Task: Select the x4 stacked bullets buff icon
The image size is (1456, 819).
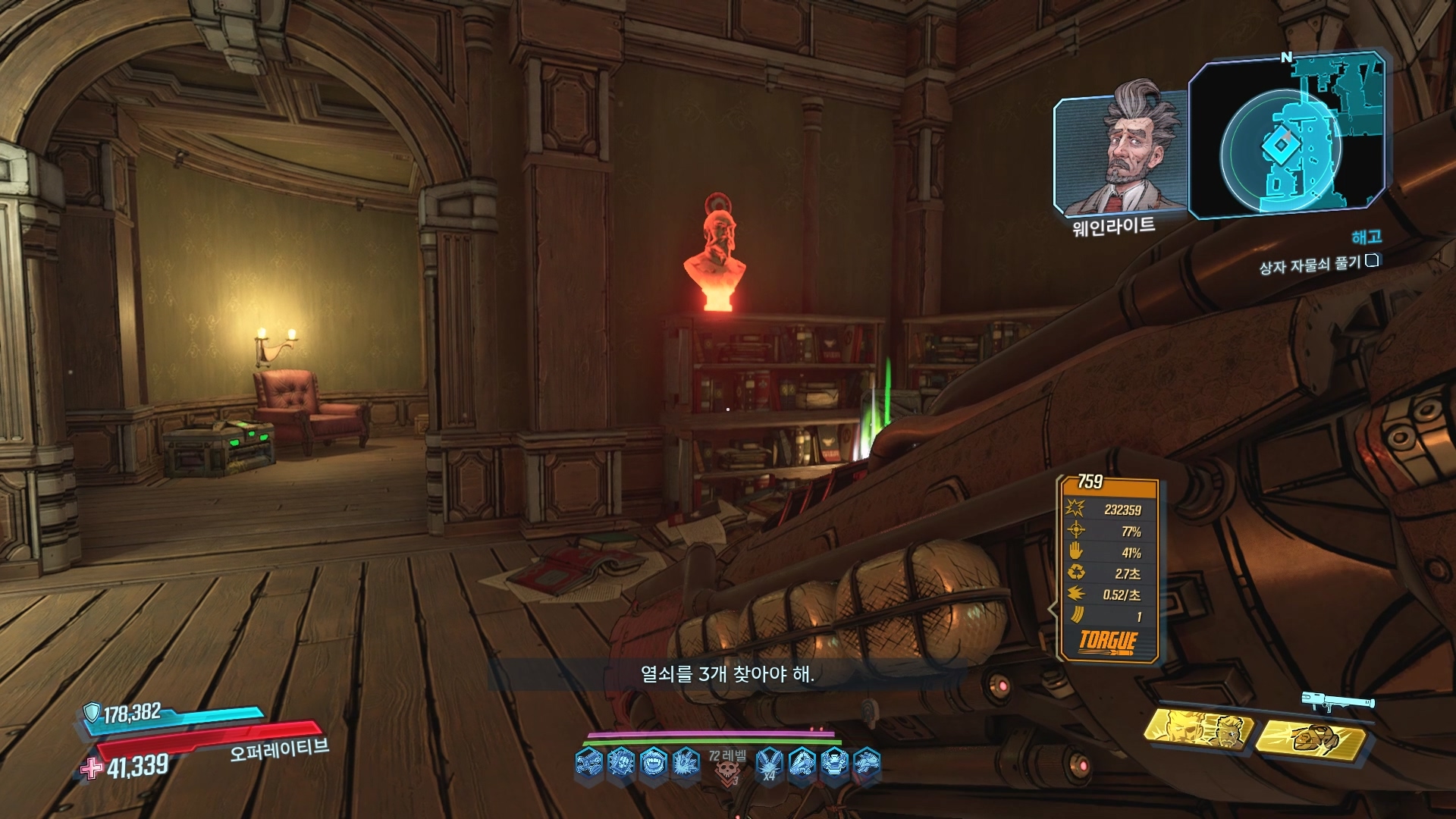Action: 770,761
